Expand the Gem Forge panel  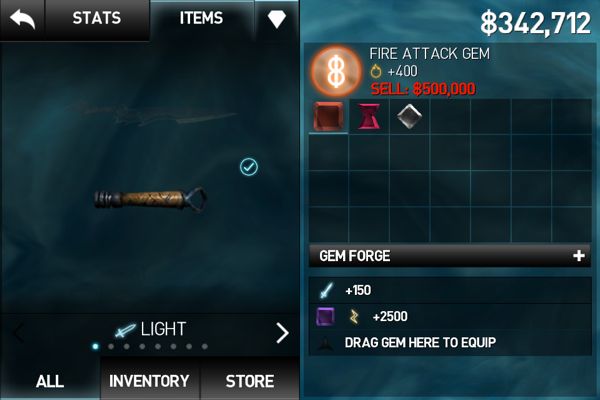tap(578, 256)
